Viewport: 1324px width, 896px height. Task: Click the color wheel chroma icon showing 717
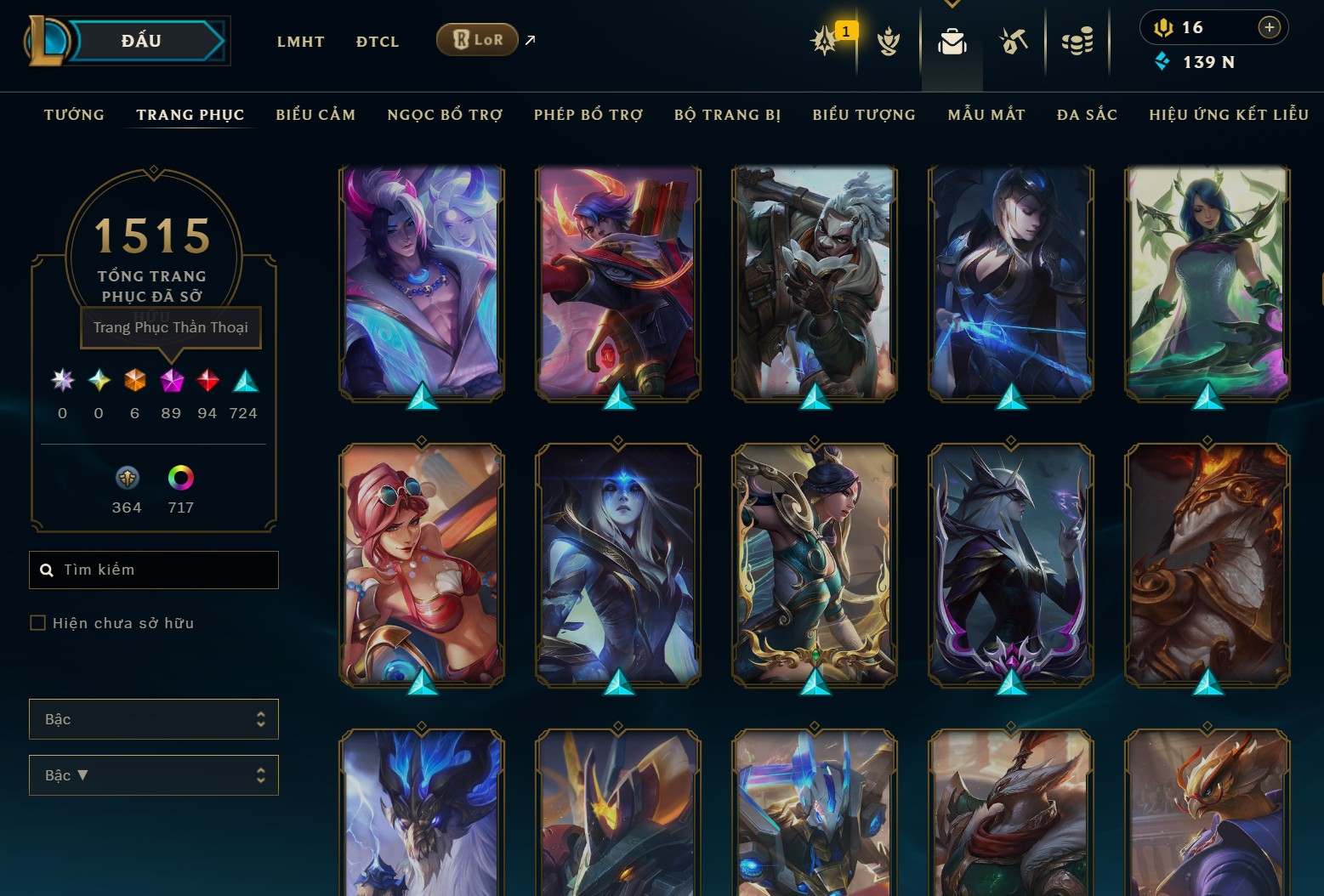point(181,478)
